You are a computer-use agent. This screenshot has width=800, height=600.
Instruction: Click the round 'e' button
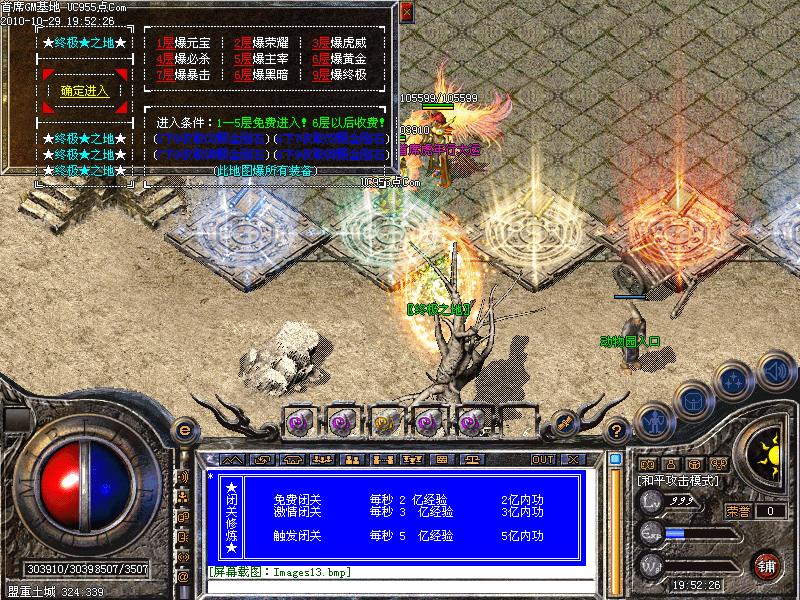pyautogui.click(x=184, y=430)
